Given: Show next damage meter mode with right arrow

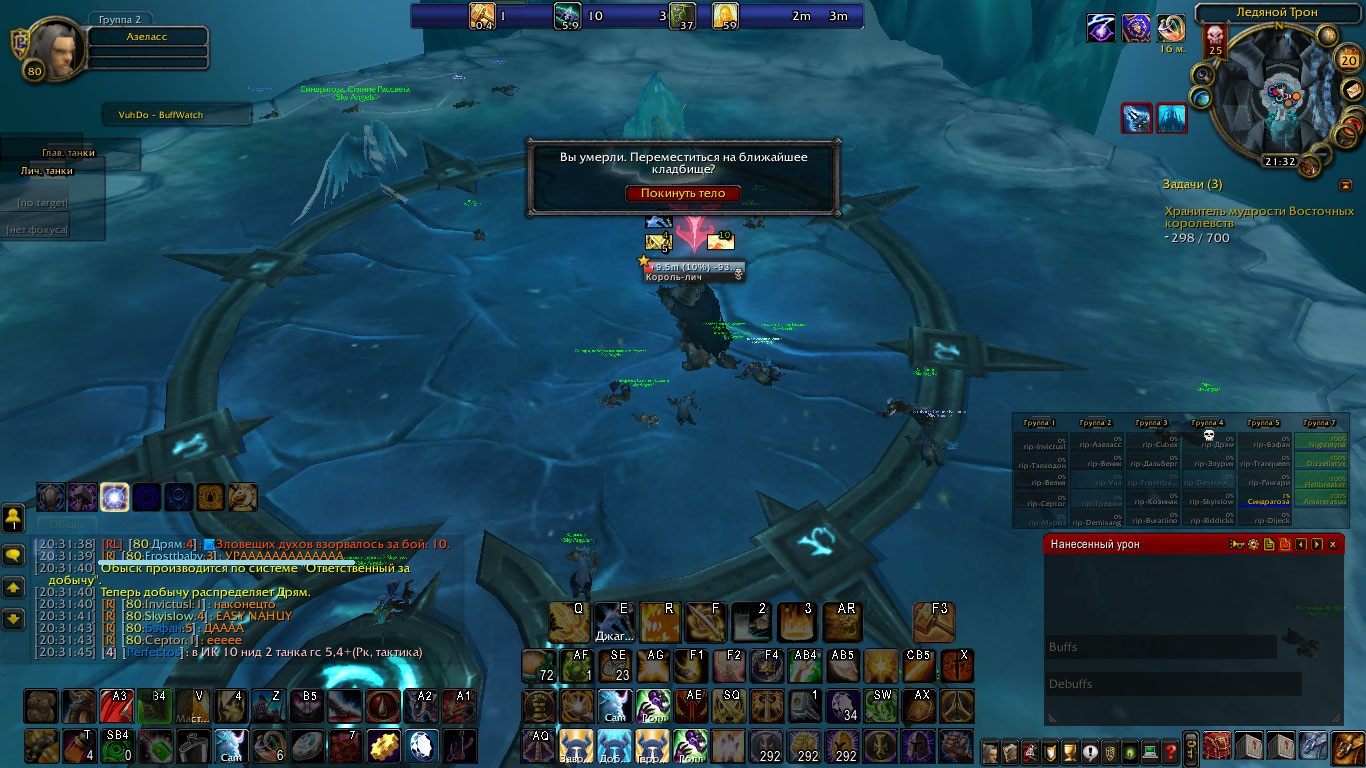Looking at the screenshot, I should pyautogui.click(x=1316, y=544).
